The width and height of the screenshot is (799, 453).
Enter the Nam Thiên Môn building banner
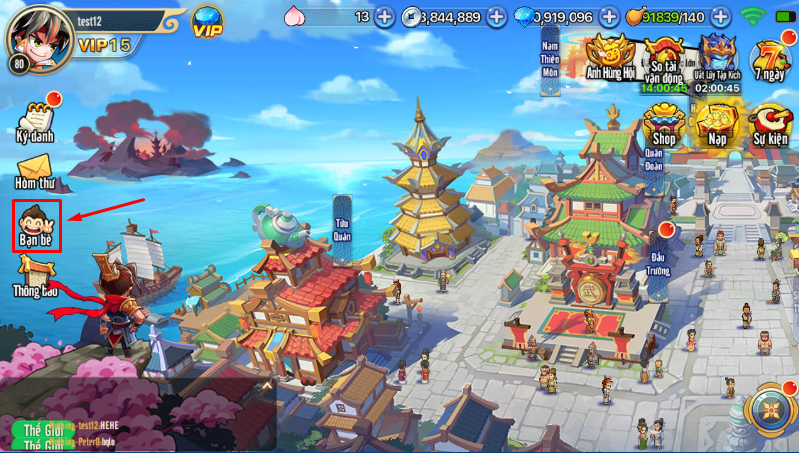(549, 60)
